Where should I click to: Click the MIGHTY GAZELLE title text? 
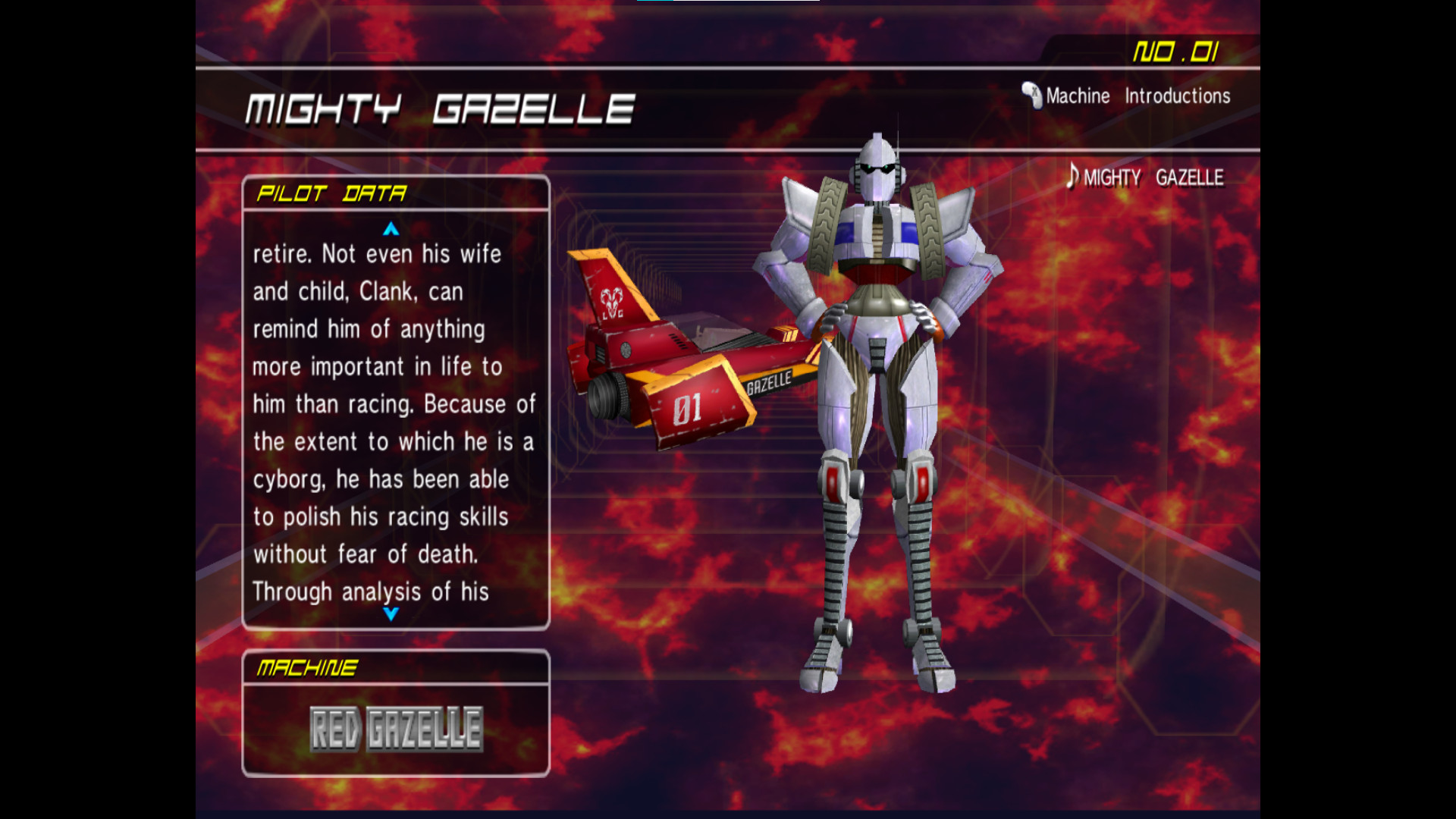point(440,108)
